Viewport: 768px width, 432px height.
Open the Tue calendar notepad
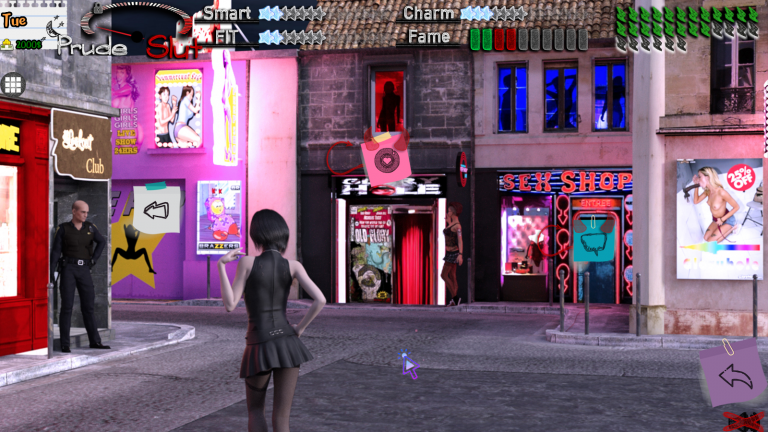[x=30, y=23]
